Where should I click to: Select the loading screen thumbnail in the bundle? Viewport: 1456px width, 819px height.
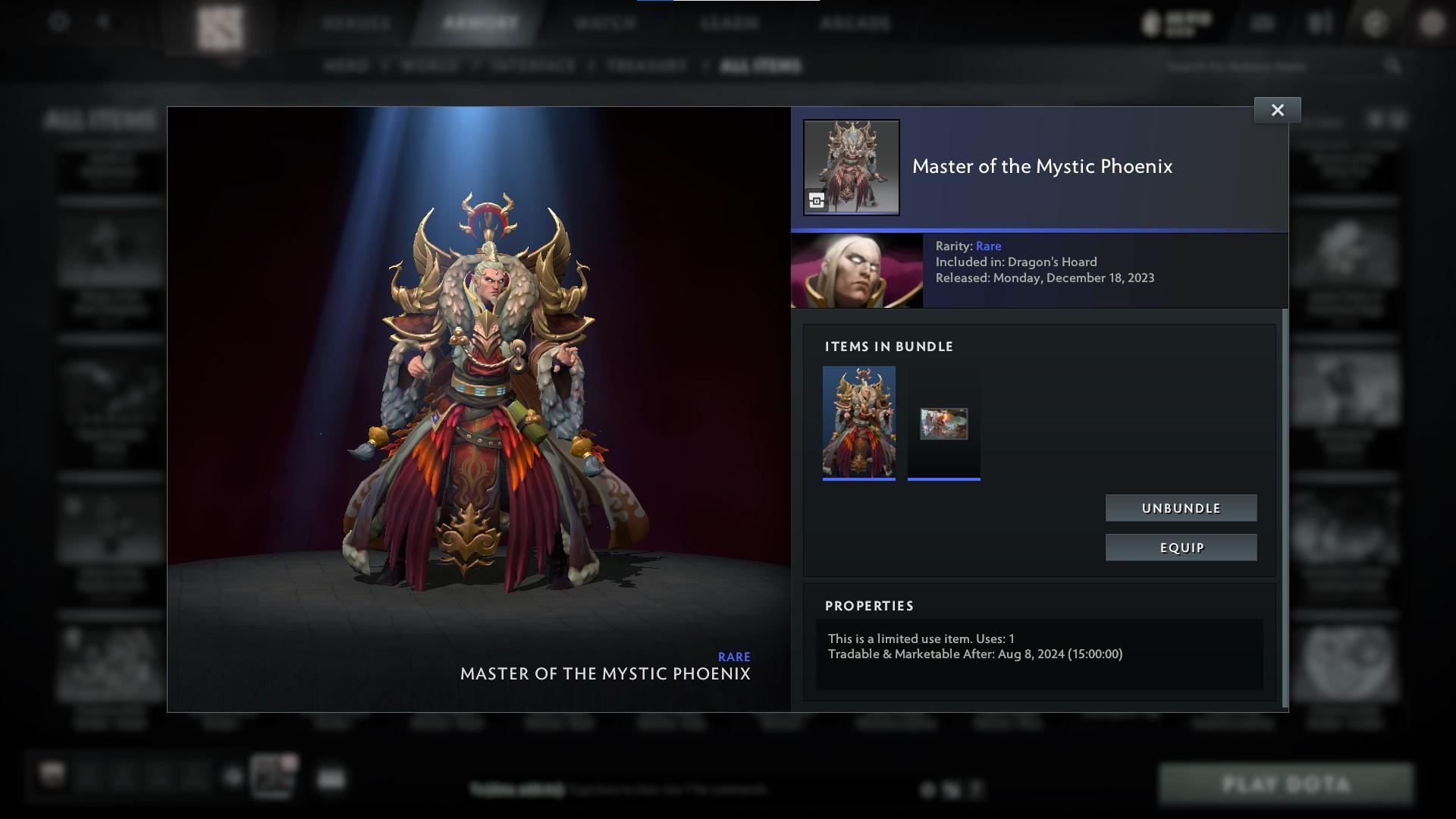coord(943,423)
